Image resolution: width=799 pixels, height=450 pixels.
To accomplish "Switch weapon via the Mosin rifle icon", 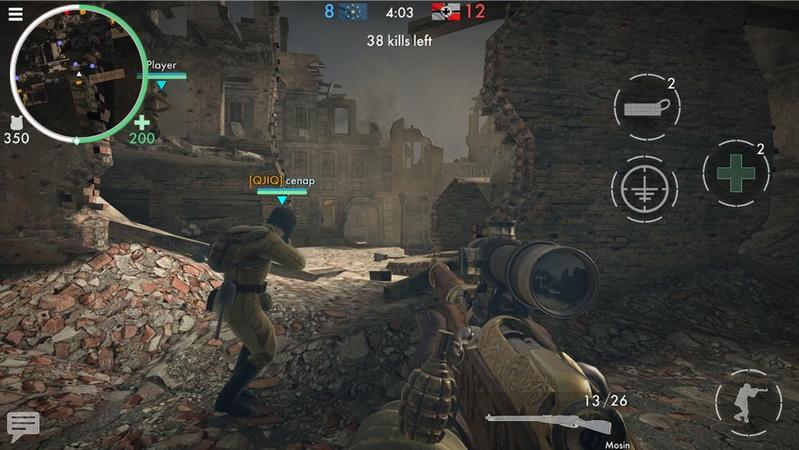I will (x=545, y=420).
